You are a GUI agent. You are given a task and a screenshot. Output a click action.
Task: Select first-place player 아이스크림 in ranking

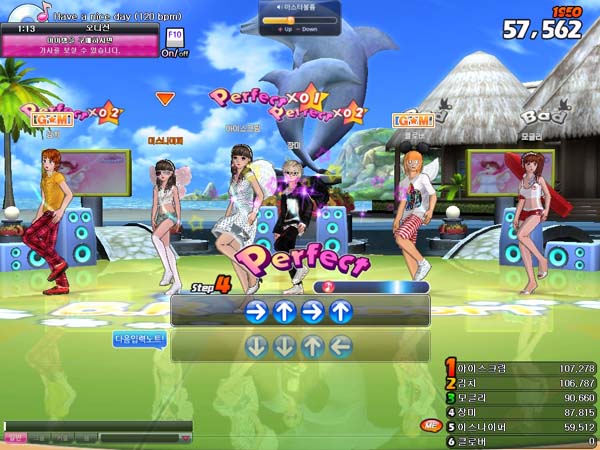tap(520, 368)
